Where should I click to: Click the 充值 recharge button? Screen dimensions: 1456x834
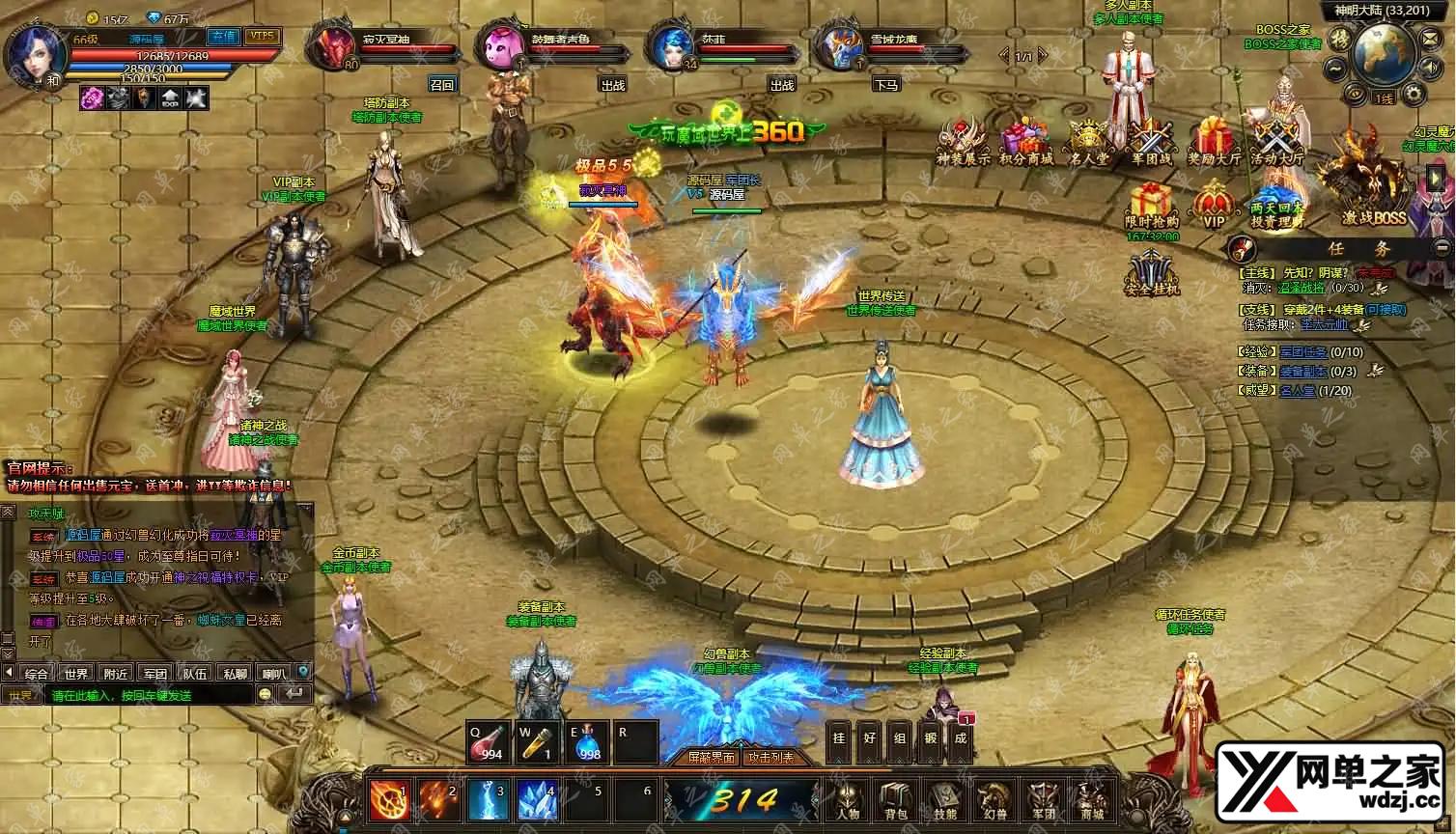click(x=224, y=37)
